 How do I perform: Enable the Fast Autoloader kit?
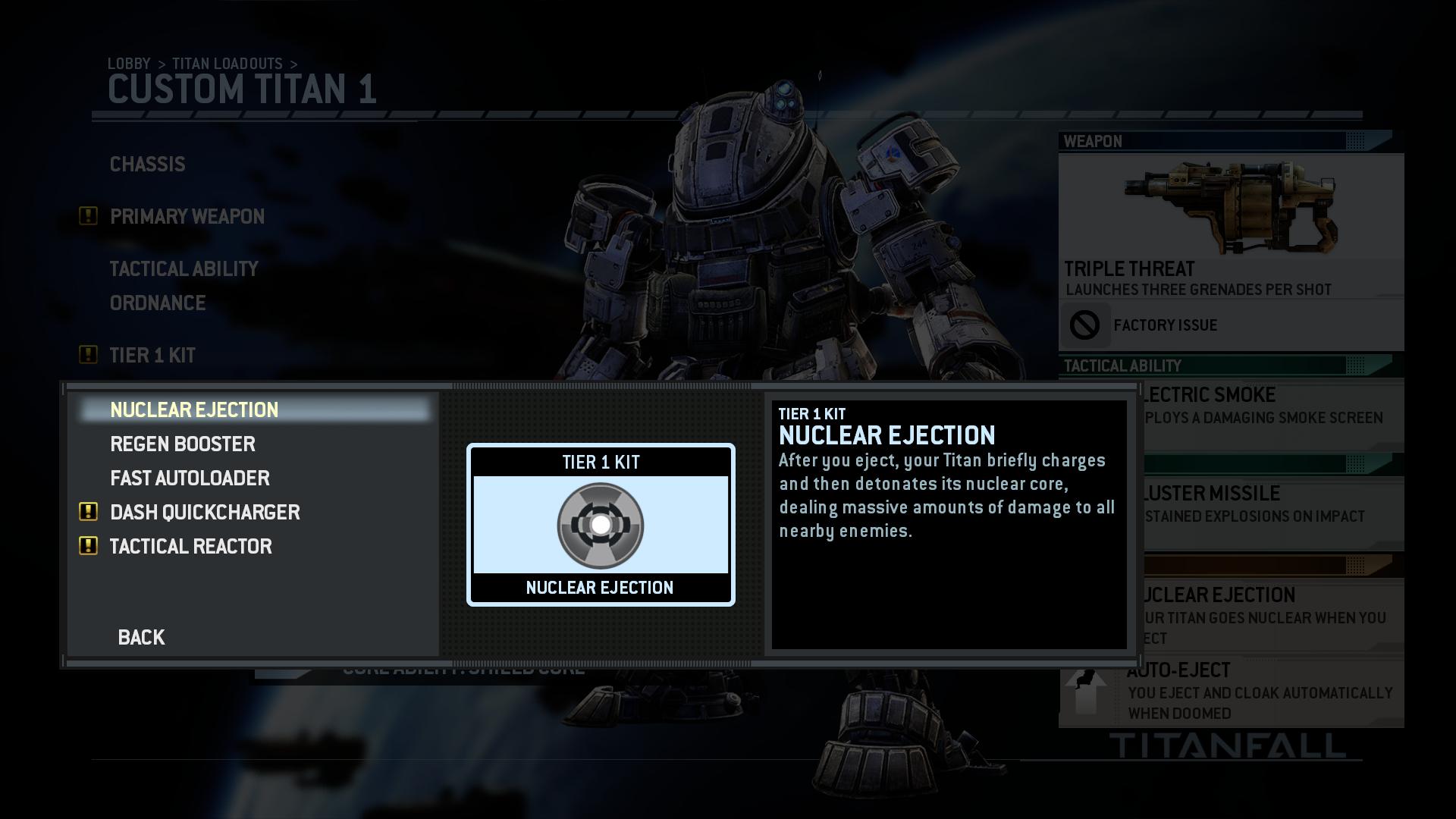tap(190, 478)
